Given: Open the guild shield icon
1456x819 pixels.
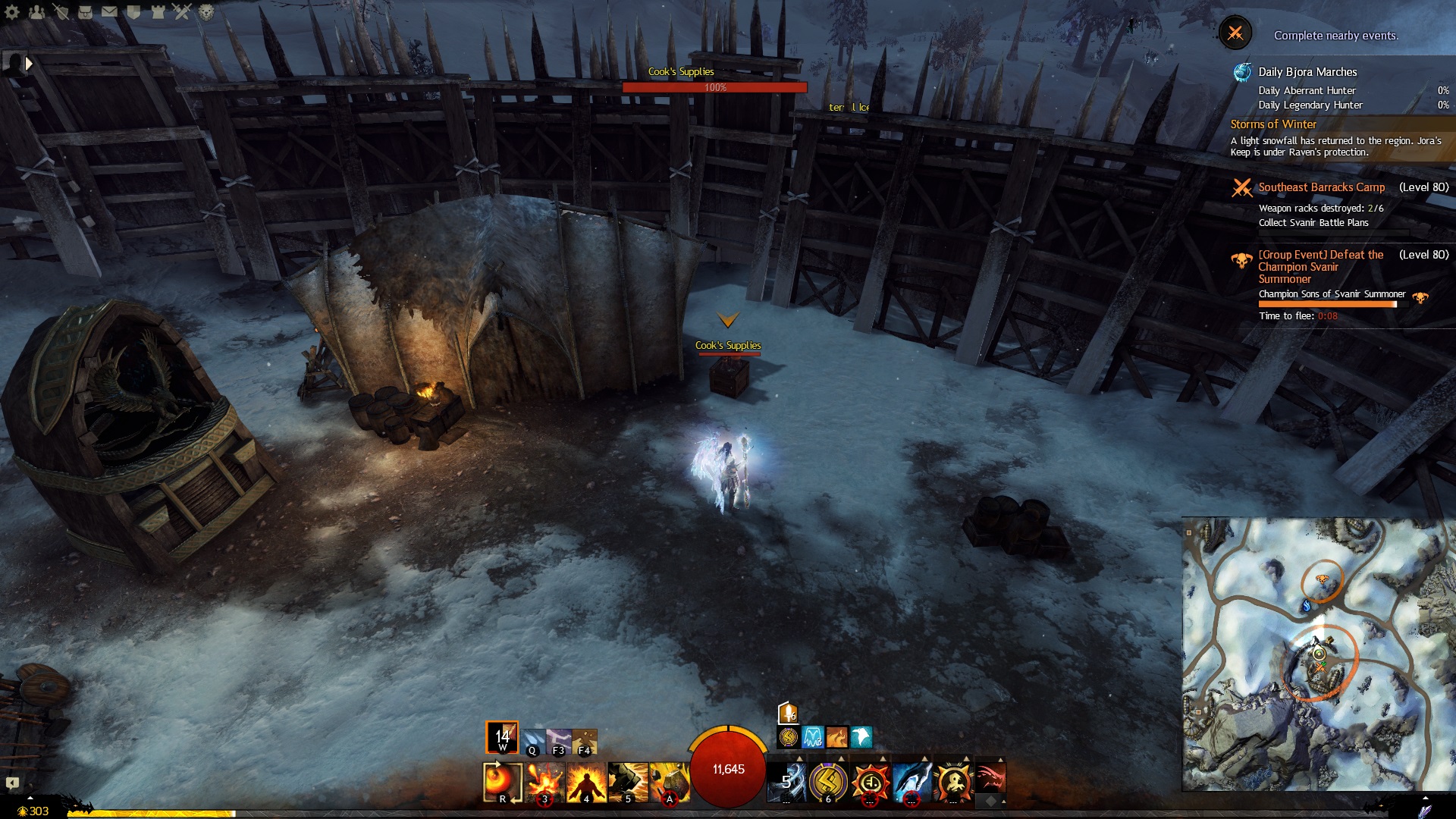Looking at the screenshot, I should [x=133, y=11].
